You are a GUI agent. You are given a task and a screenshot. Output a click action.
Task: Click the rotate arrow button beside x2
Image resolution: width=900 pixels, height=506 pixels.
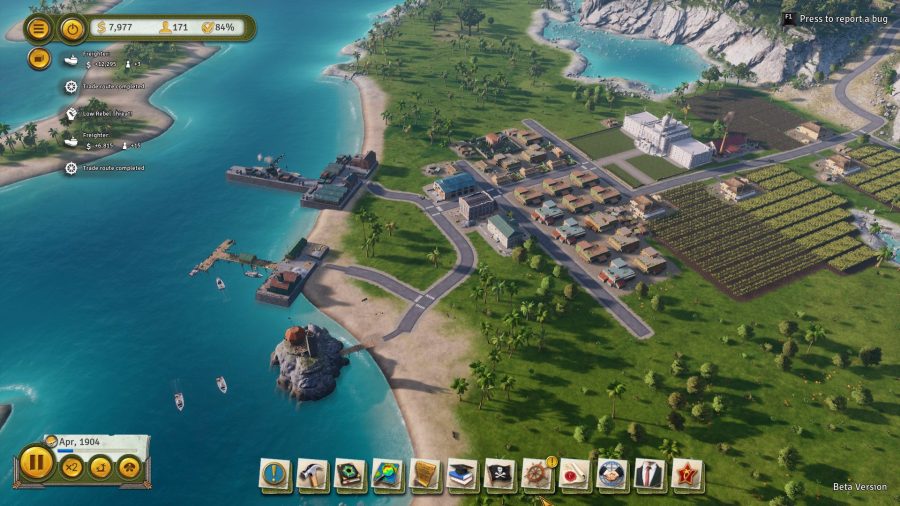[101, 467]
